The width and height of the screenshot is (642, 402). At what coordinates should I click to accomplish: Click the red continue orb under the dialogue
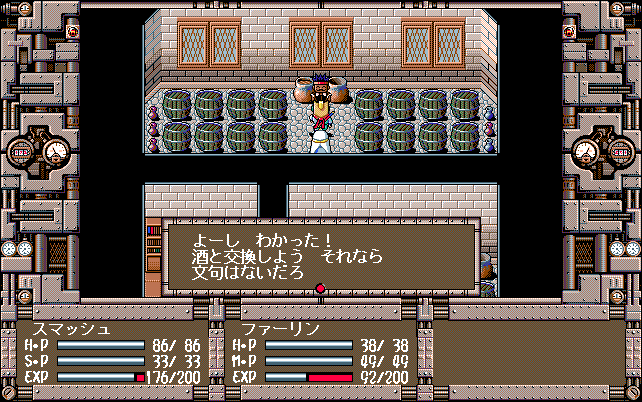point(321,290)
